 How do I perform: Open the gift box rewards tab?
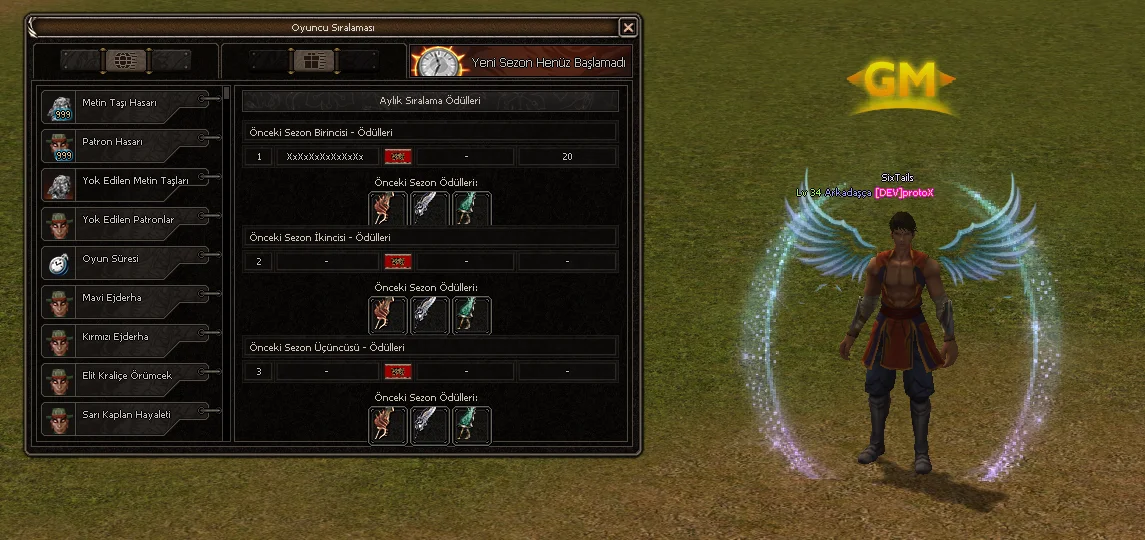pyautogui.click(x=312, y=61)
